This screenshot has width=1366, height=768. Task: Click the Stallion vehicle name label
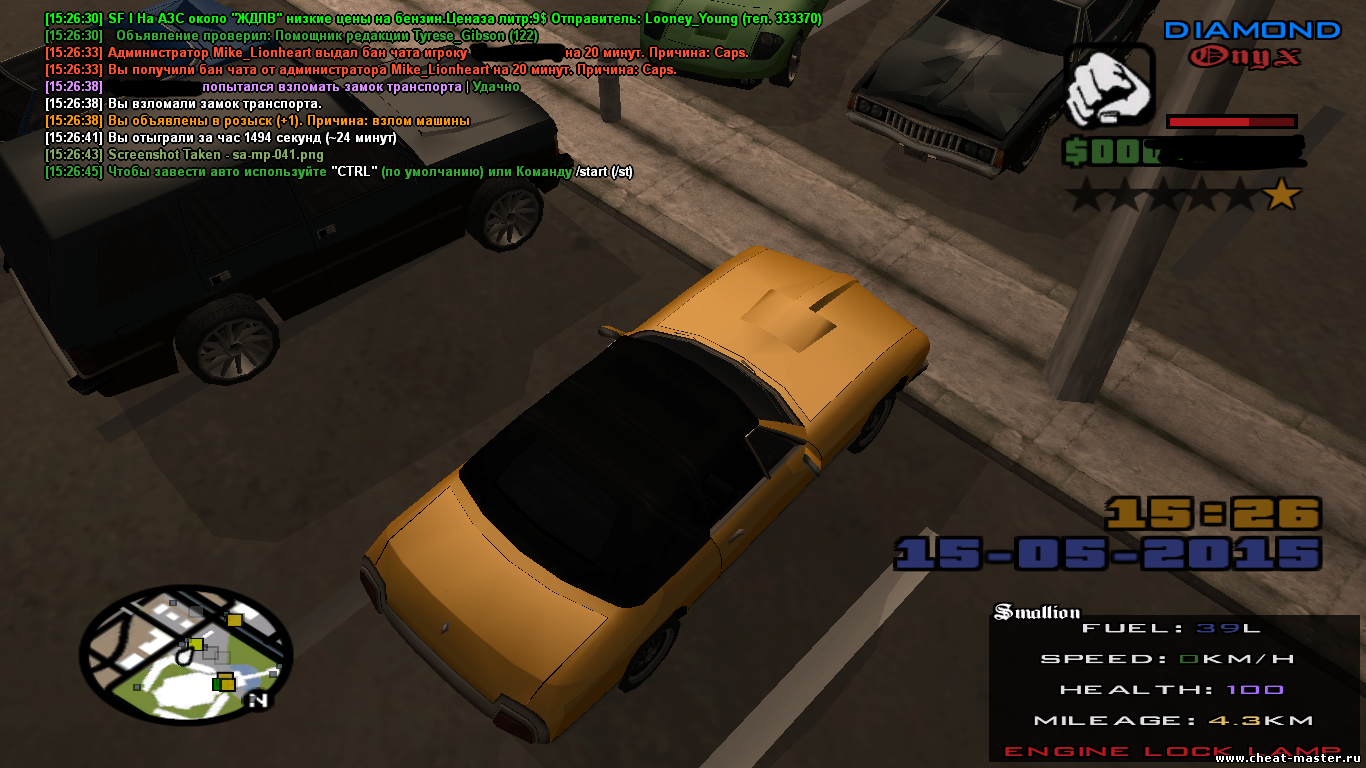tap(1037, 612)
